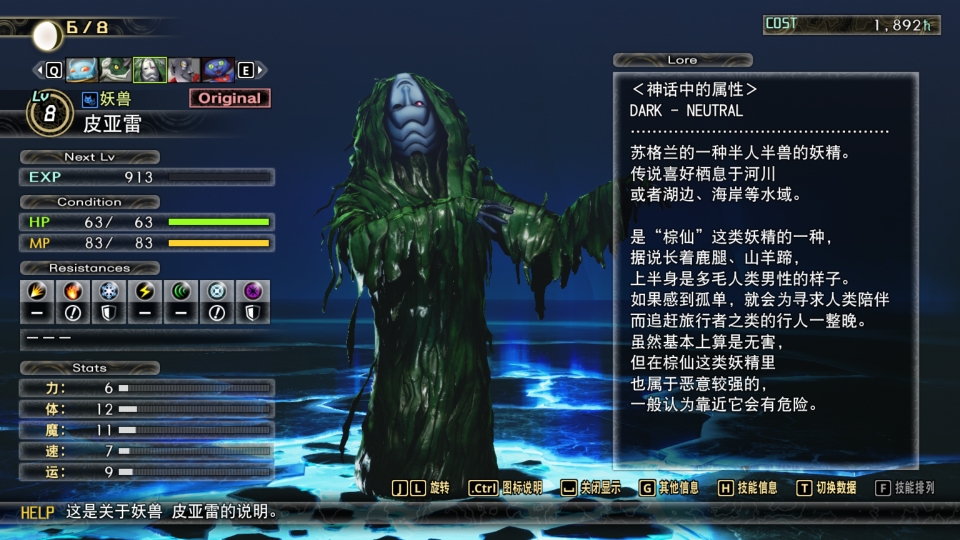Select the blue cat demon portrait
This screenshot has height=540, width=960.
[x=218, y=70]
